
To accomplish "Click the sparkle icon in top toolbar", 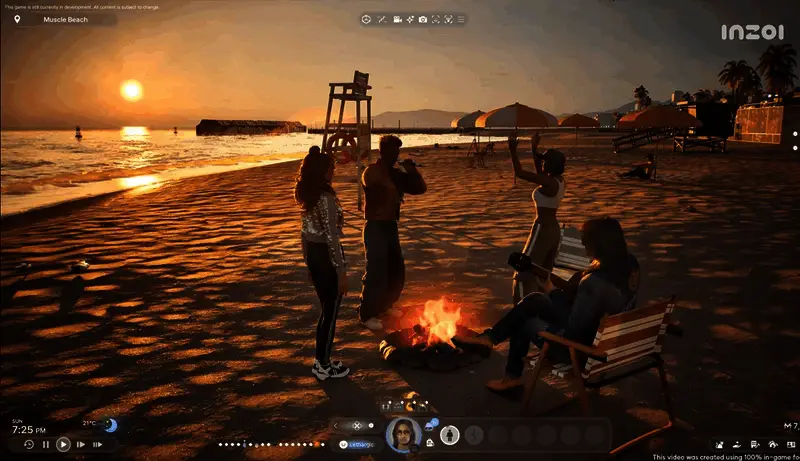I will coord(410,19).
